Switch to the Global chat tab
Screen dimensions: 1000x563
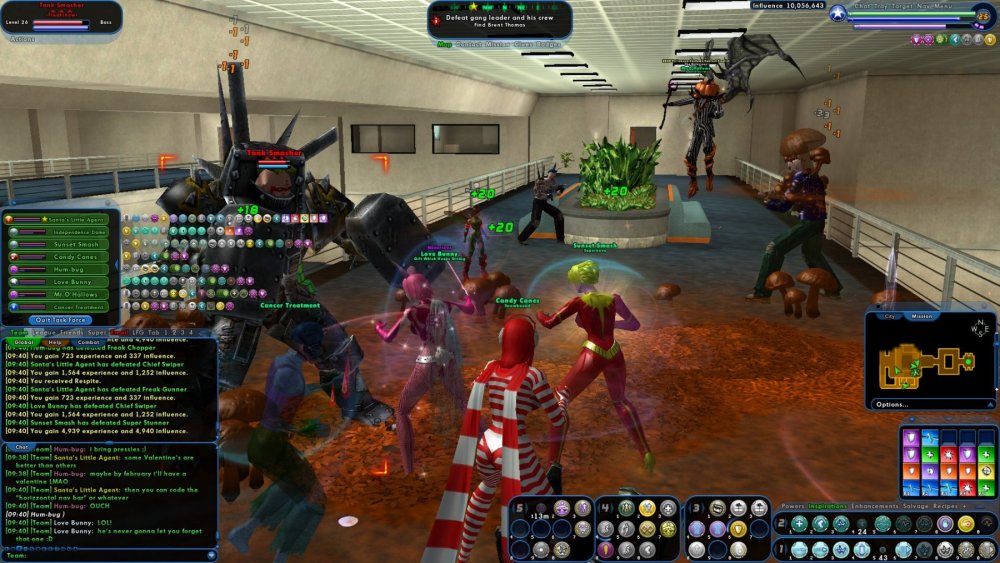click(x=23, y=342)
